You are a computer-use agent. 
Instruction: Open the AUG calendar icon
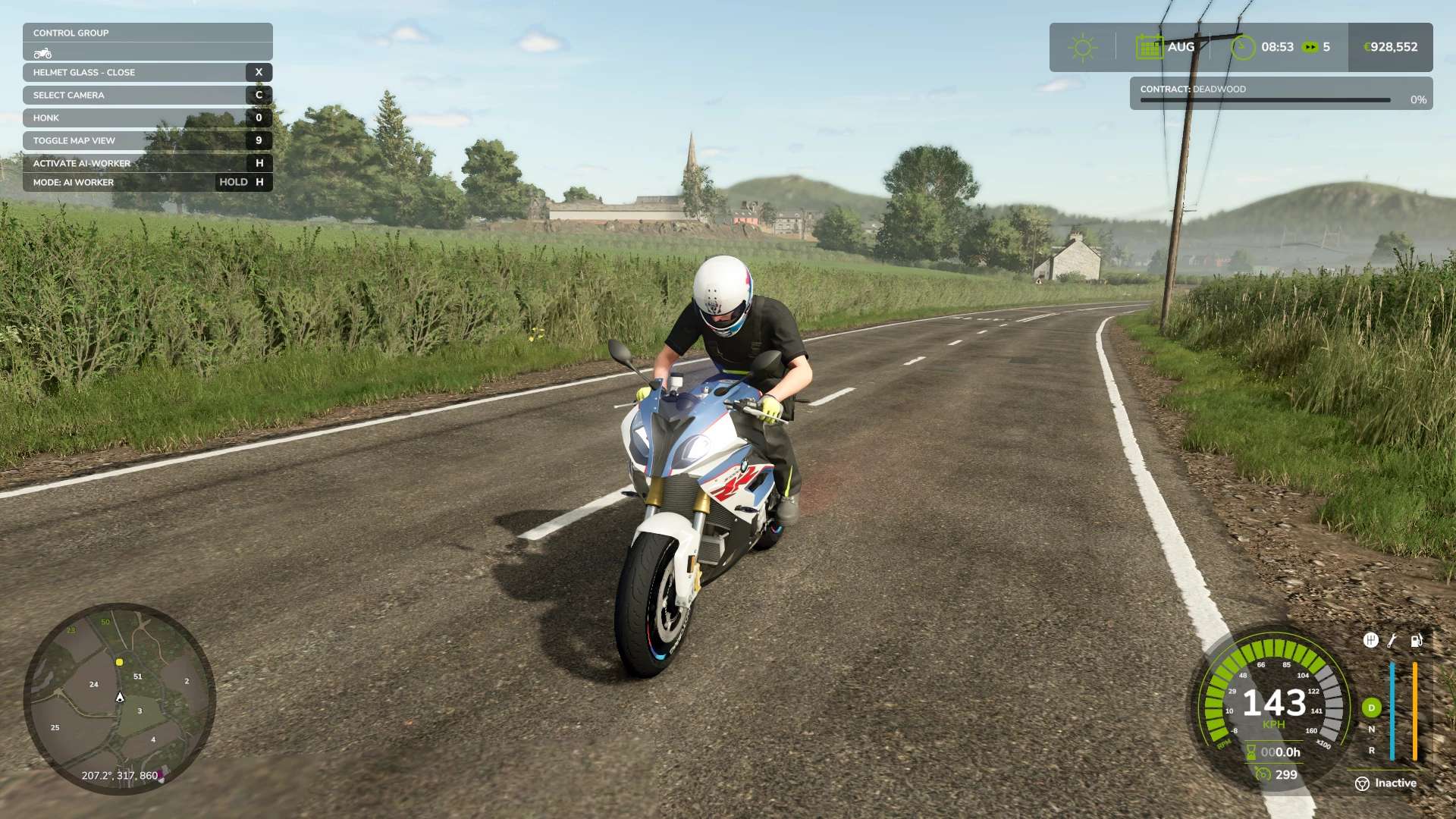[x=1150, y=47]
